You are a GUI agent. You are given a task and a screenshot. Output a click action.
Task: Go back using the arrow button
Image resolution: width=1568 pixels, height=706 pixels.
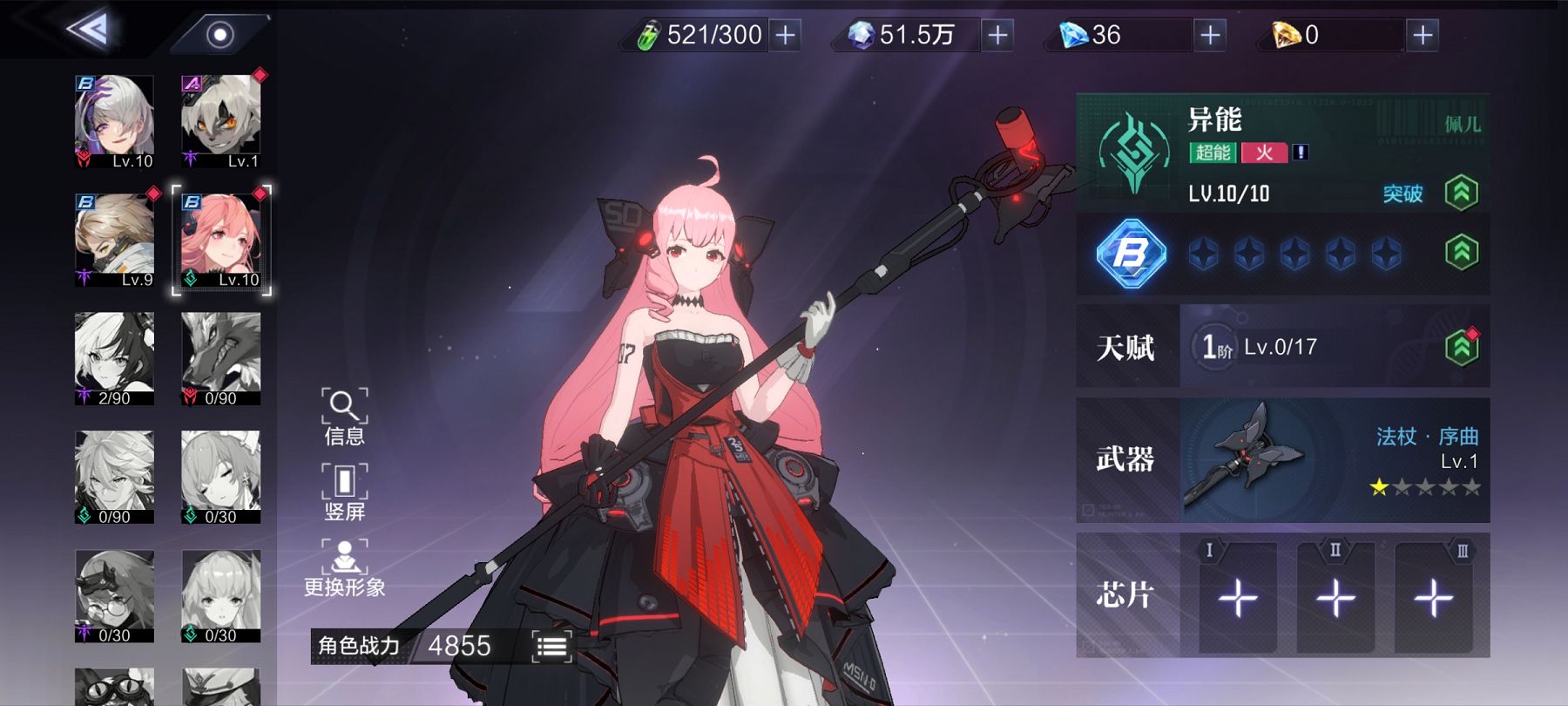coord(89,31)
